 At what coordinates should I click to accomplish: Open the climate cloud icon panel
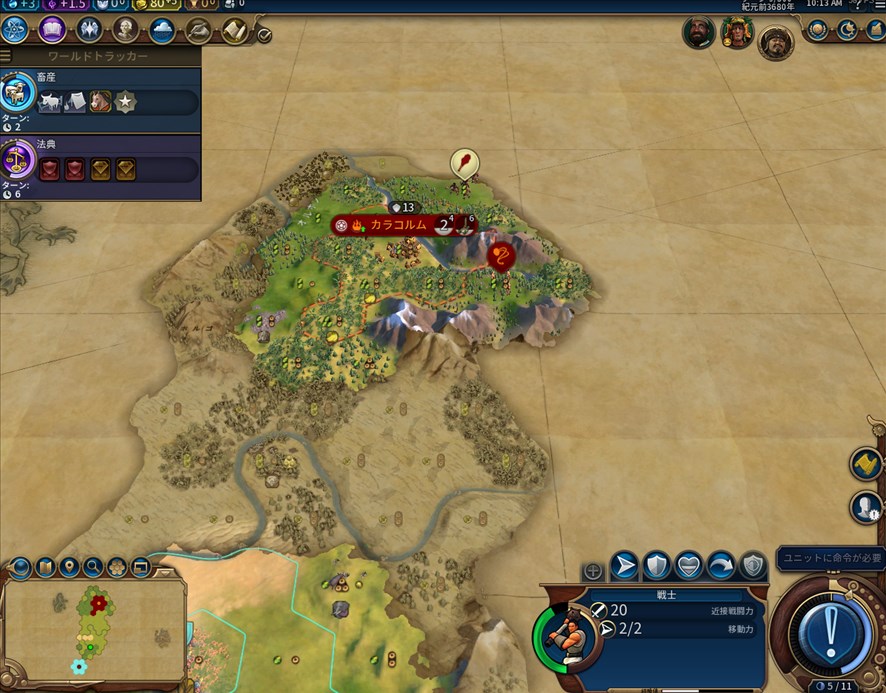click(x=162, y=30)
